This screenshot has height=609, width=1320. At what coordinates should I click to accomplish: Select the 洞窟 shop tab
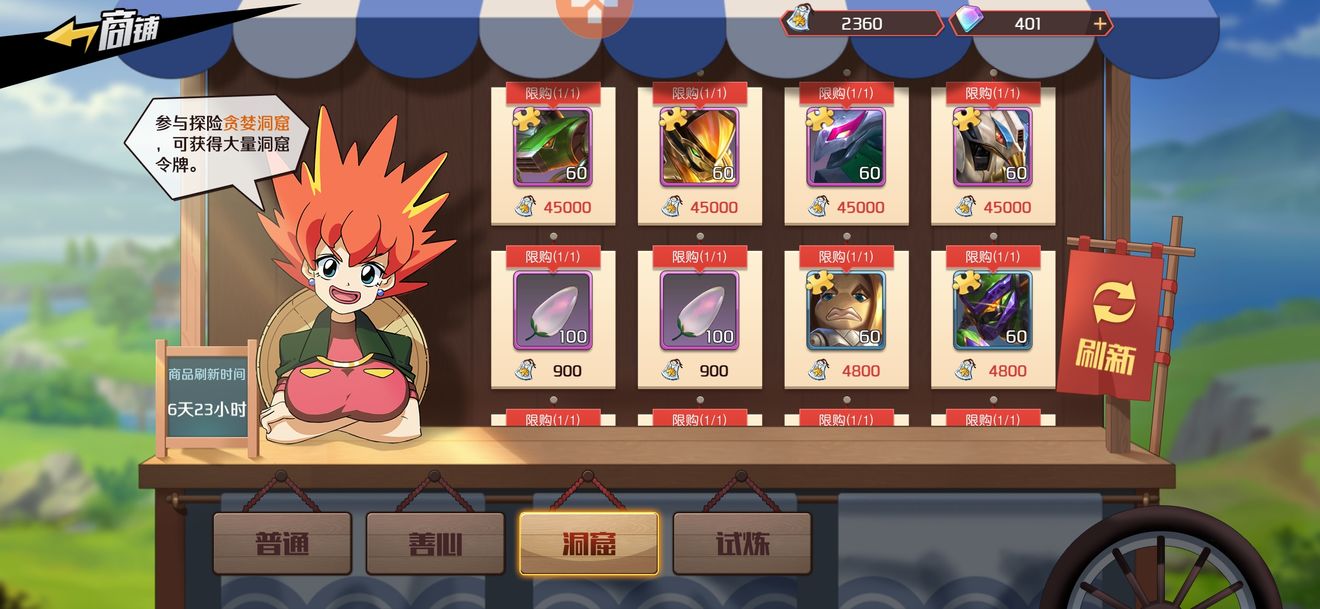pos(588,544)
